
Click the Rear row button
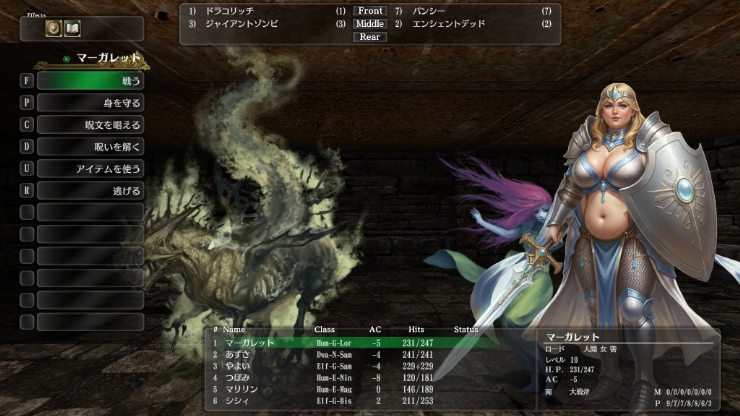coord(370,37)
